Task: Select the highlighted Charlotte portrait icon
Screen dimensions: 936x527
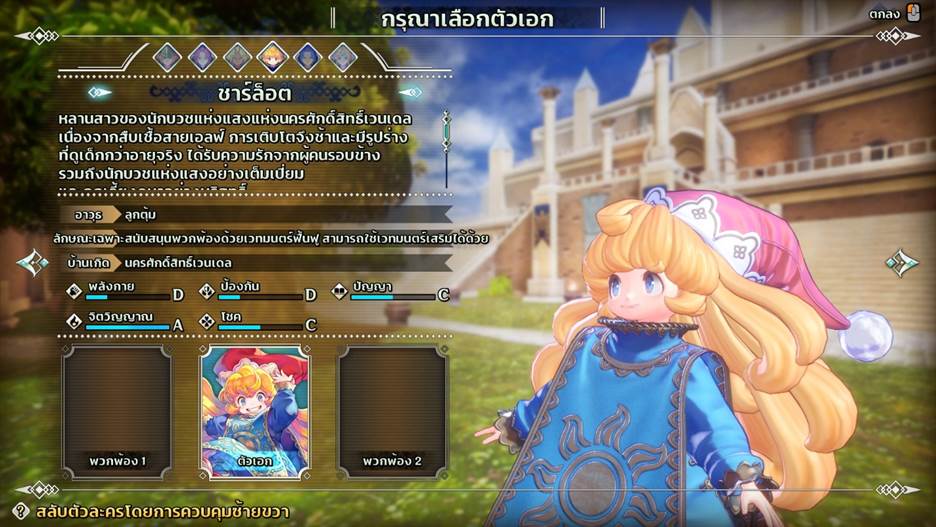Action: coord(272,57)
